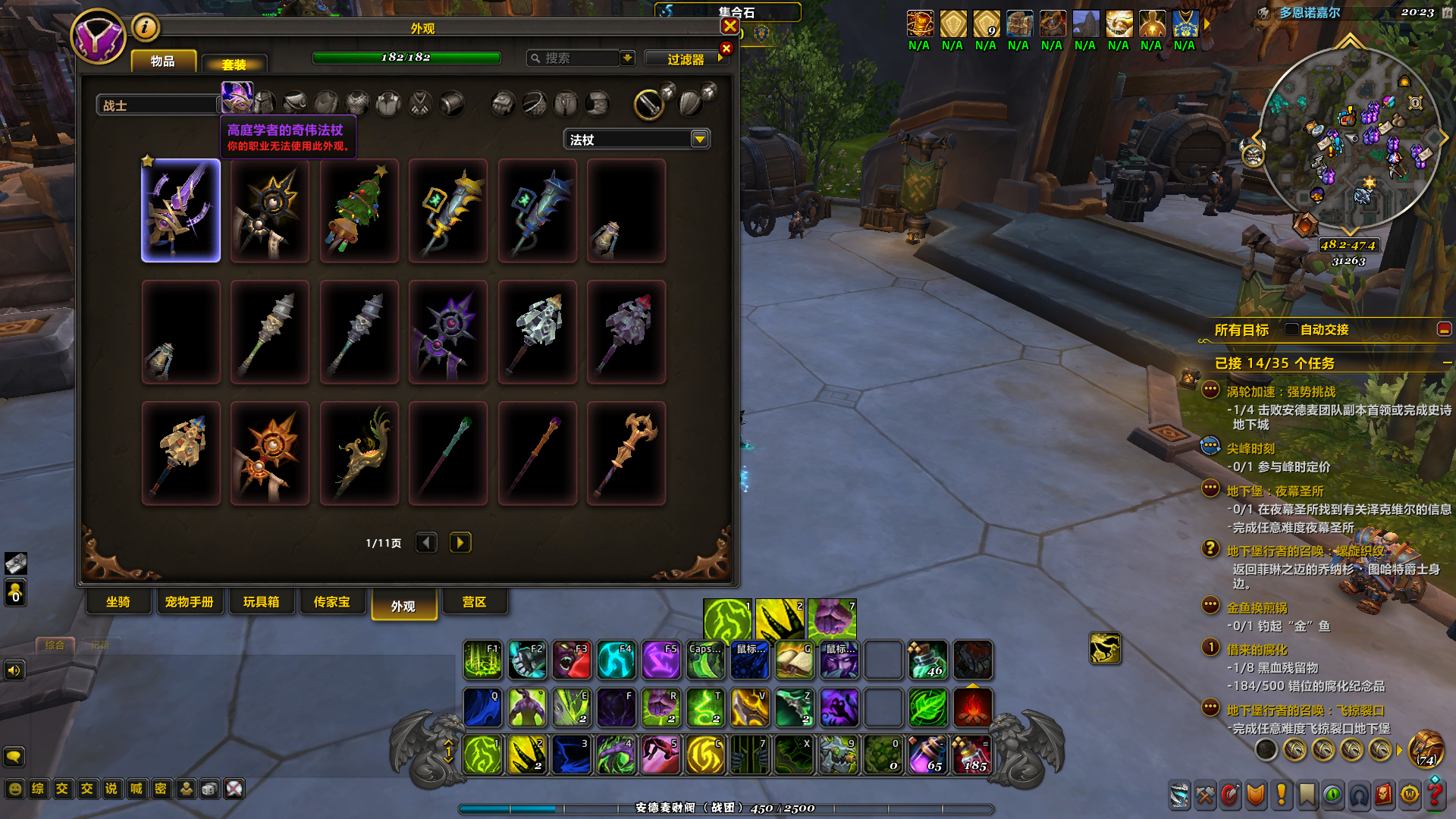
Task: Click the 搜索 search box
Action: [x=574, y=58]
